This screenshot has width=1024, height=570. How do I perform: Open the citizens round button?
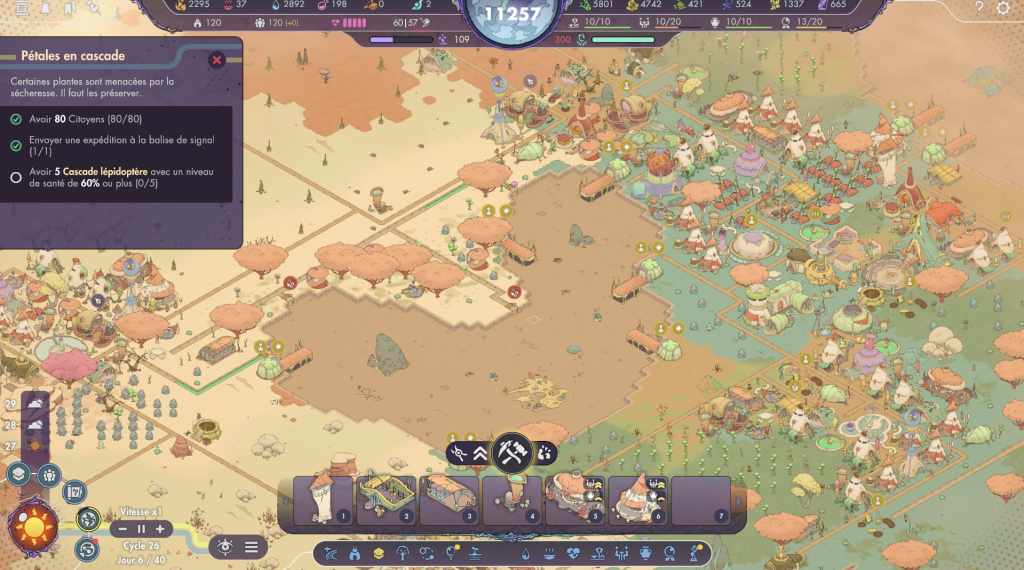pos(47,474)
